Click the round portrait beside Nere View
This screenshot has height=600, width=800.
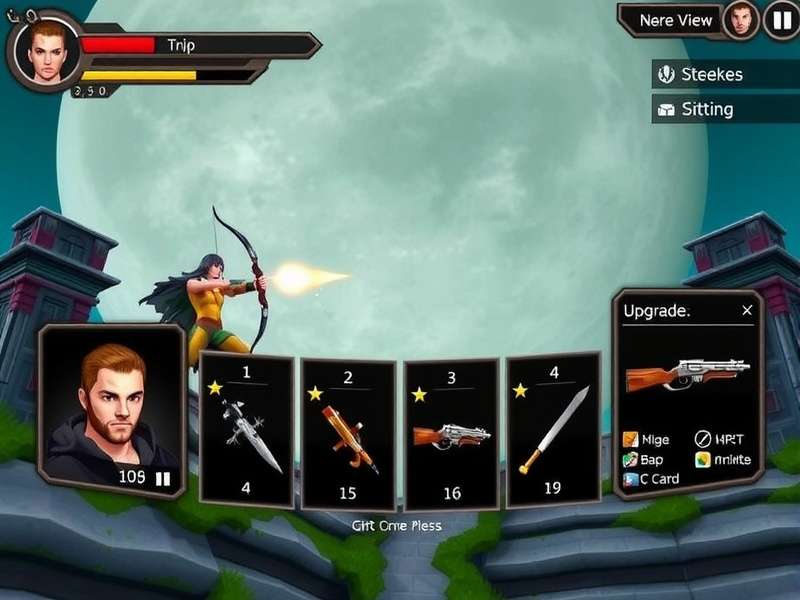point(740,20)
